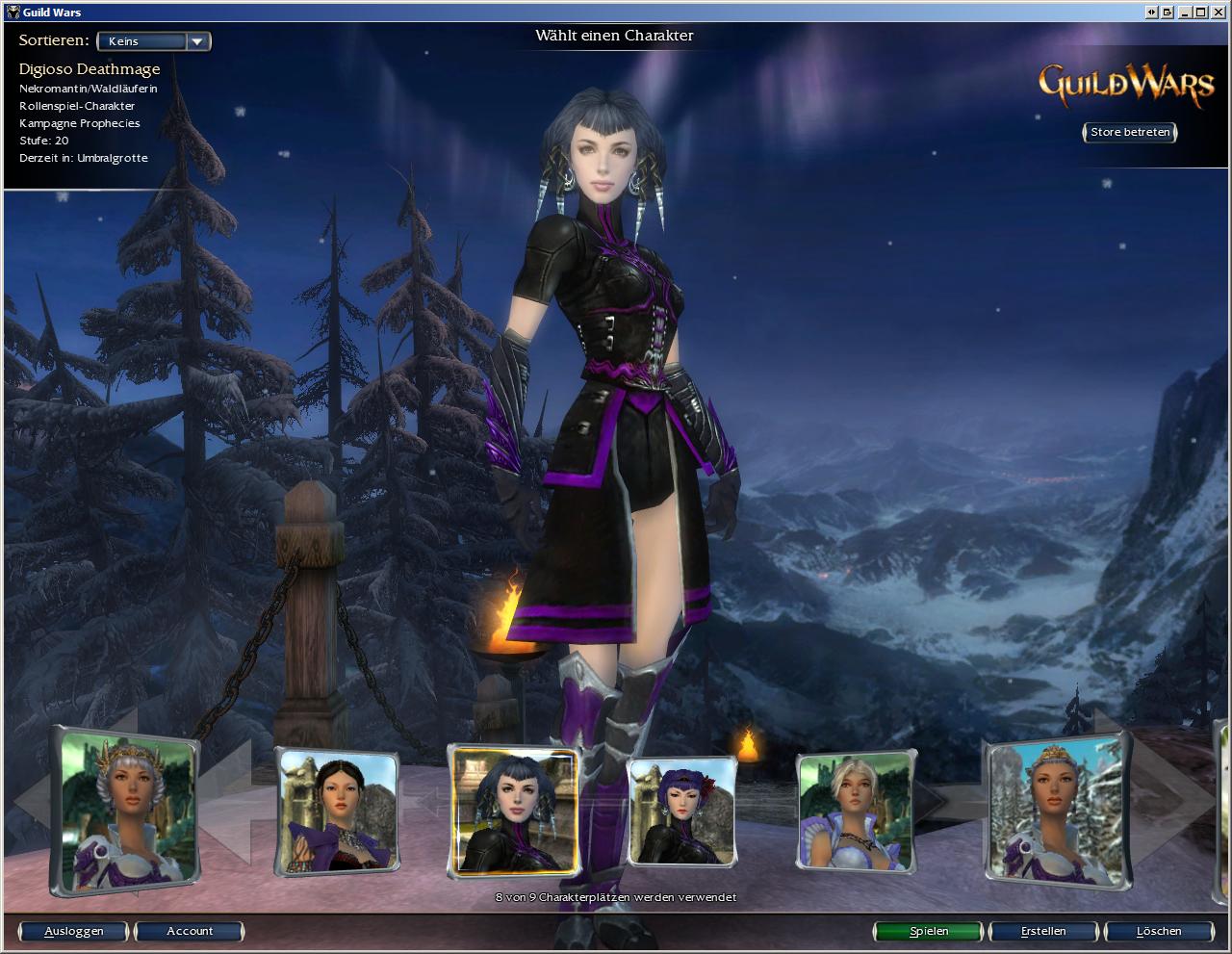
Task: Select the highlighted Digioso Deathmage portrait
Action: click(515, 812)
